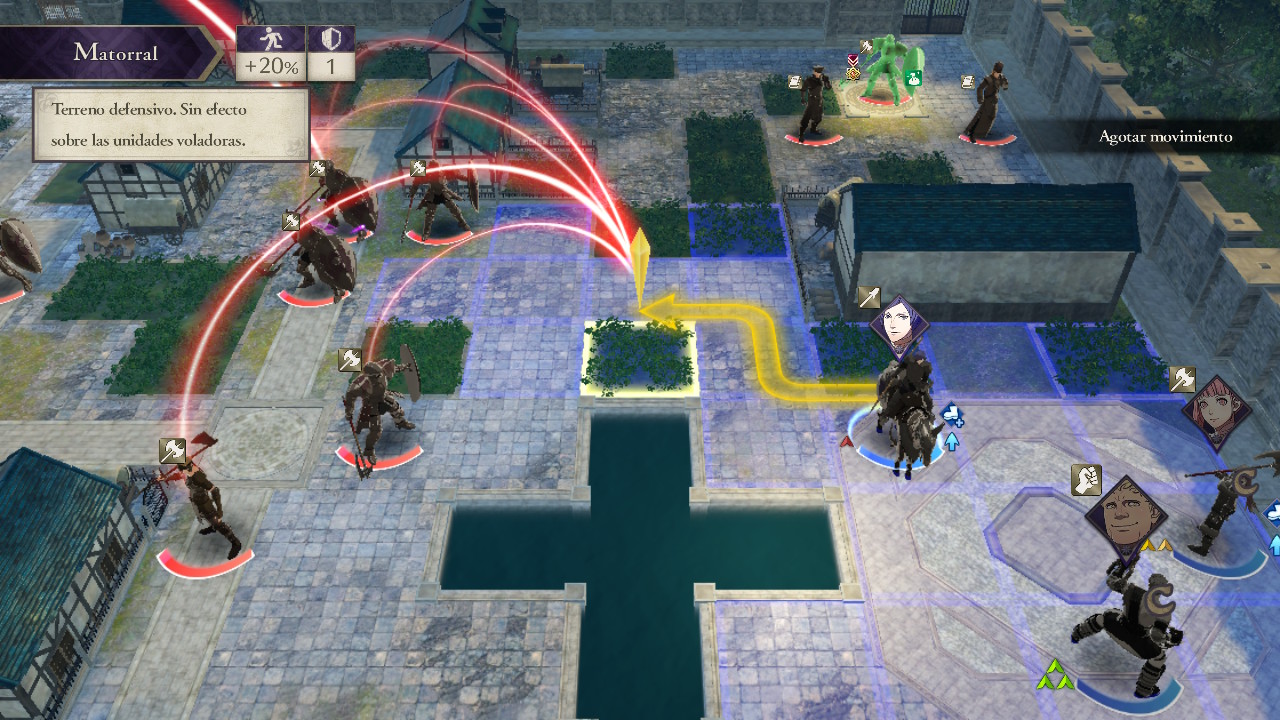Click the fist weapon icon beside bearded portrait
The height and width of the screenshot is (720, 1280).
1086,480
